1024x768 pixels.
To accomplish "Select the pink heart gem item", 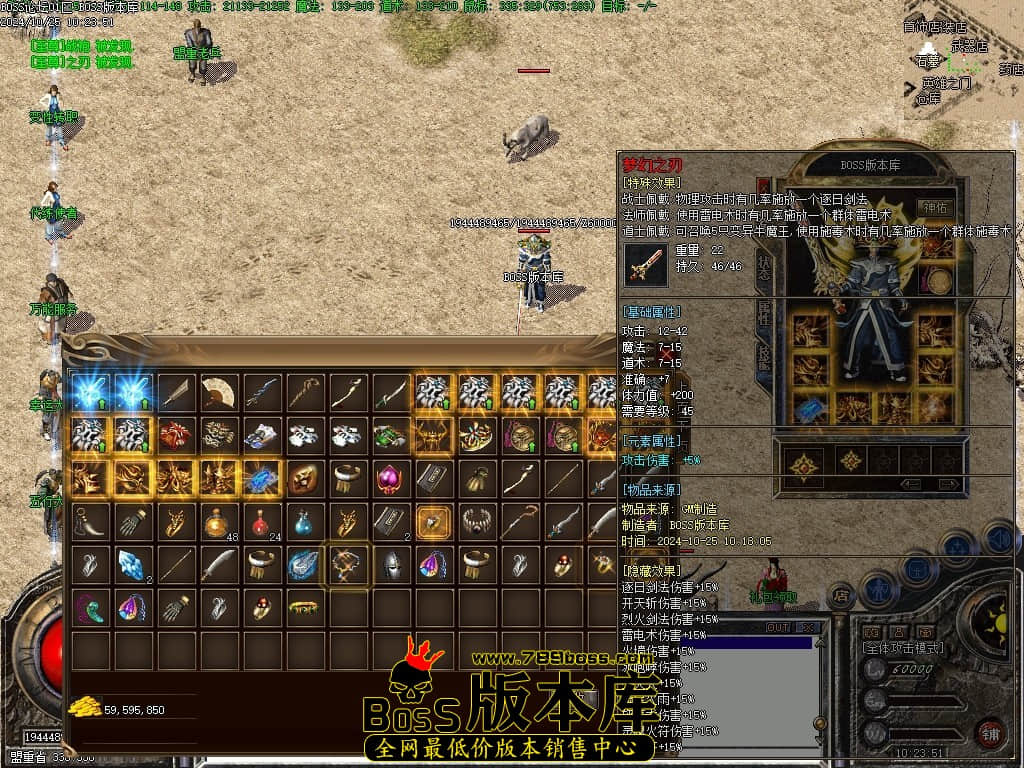I will click(x=390, y=478).
